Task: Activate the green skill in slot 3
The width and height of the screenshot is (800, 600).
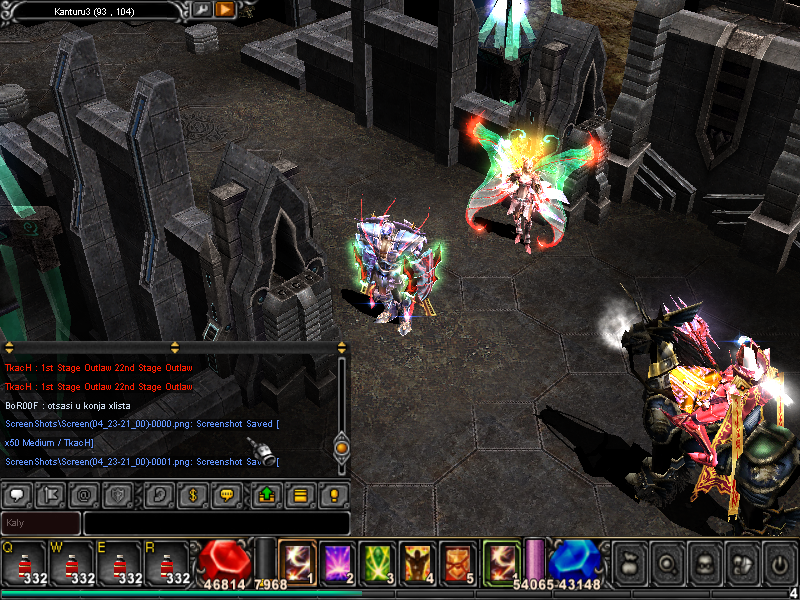Action: click(x=378, y=561)
